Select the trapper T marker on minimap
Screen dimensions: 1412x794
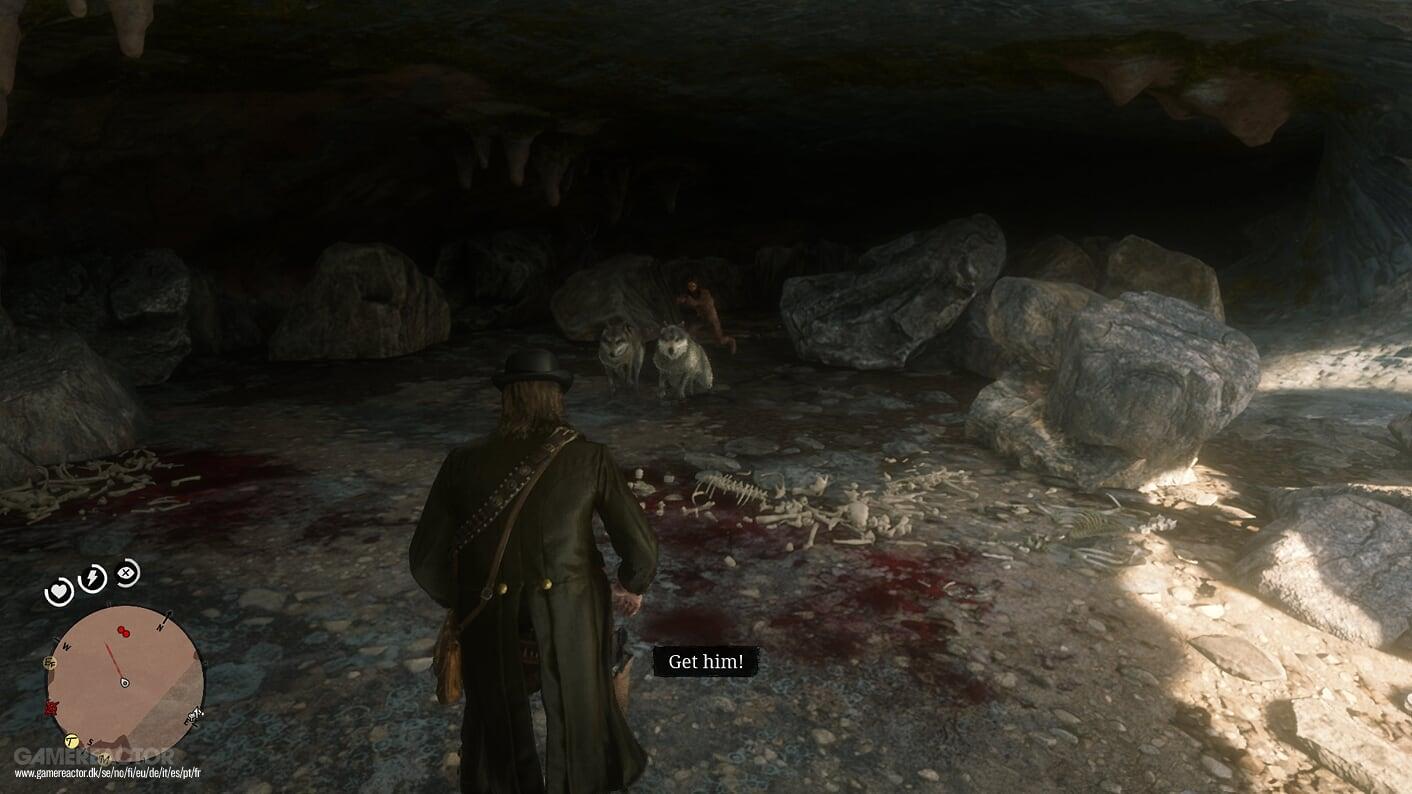(71, 741)
